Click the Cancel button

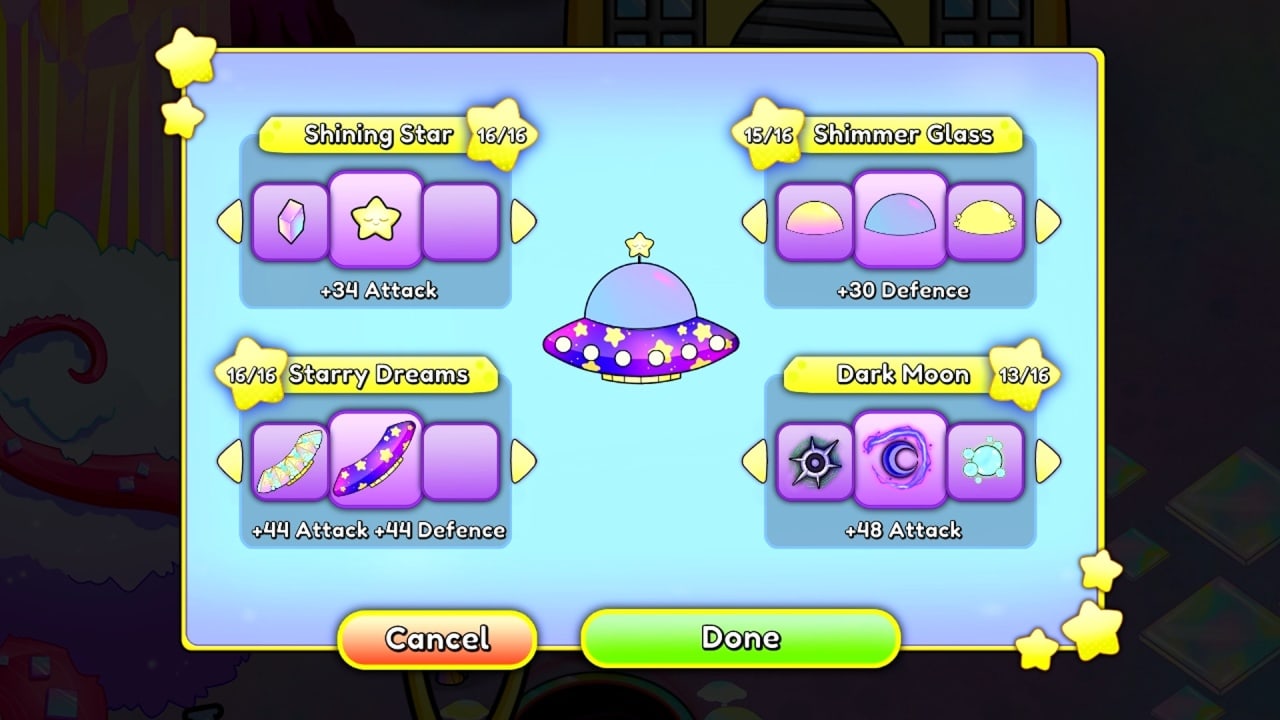pos(437,639)
